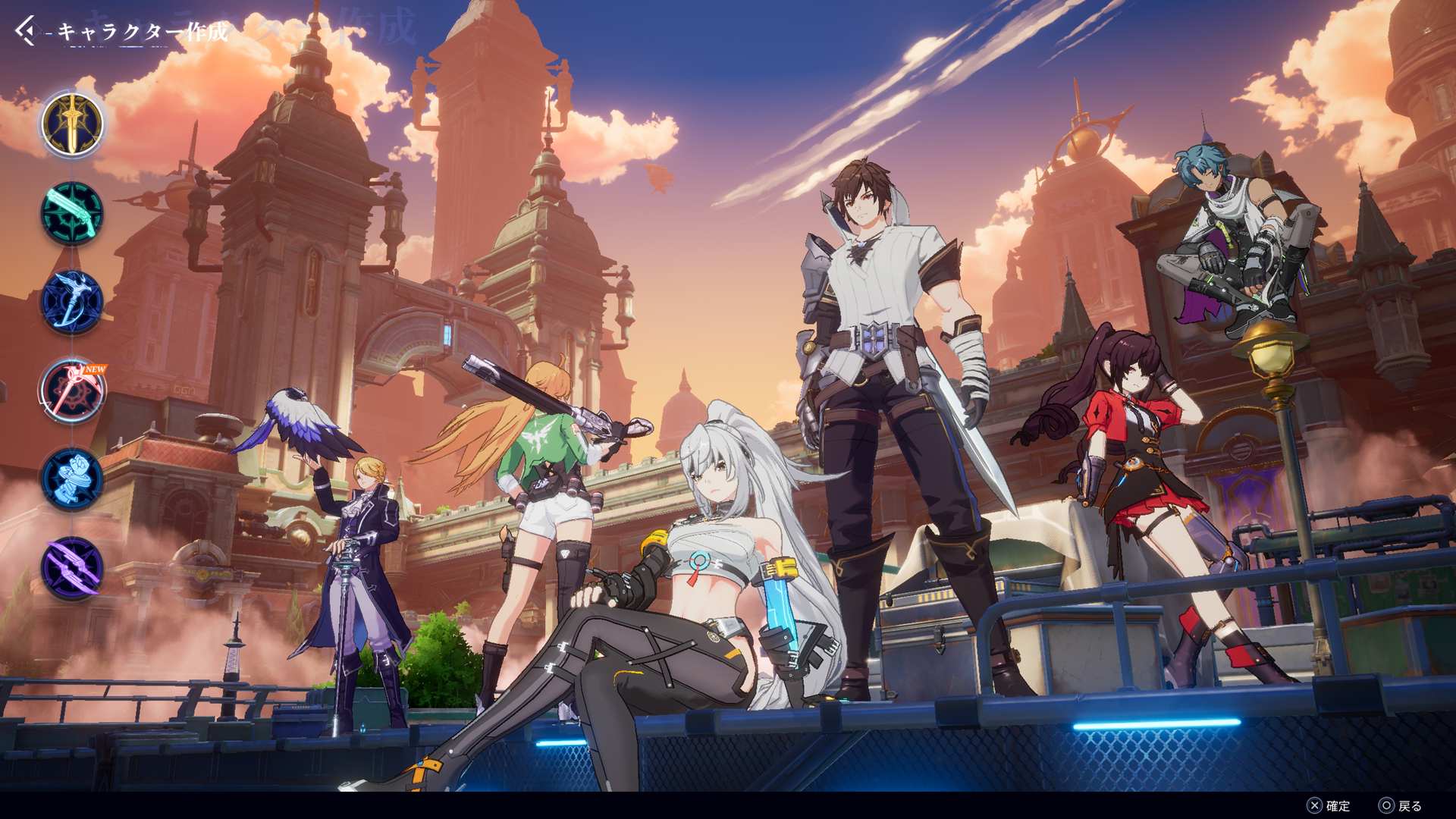Select the golden sword class icon
1456x819 pixels.
coord(72,124)
